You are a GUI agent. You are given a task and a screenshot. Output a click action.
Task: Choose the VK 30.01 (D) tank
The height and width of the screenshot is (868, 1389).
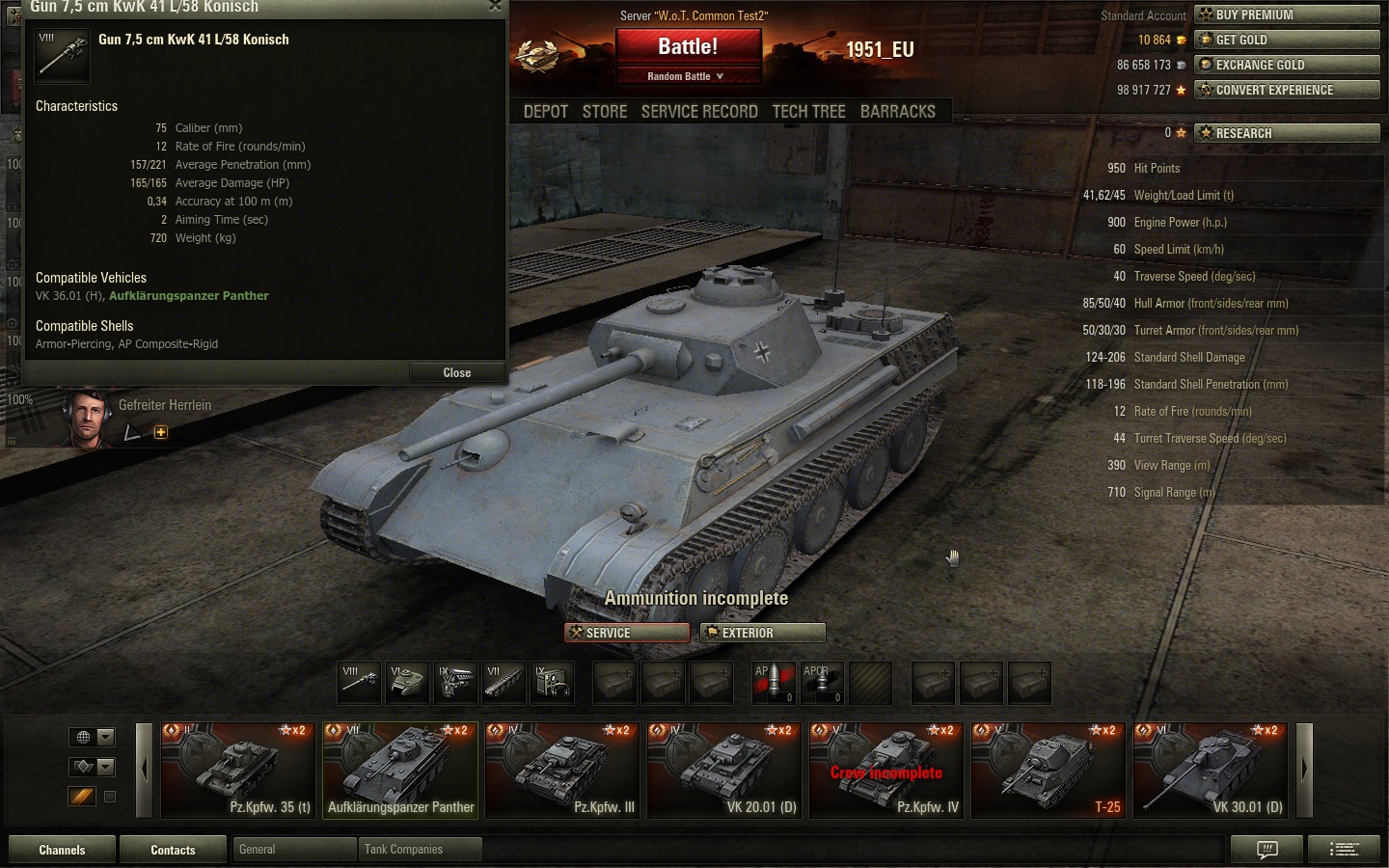[x=1210, y=770]
